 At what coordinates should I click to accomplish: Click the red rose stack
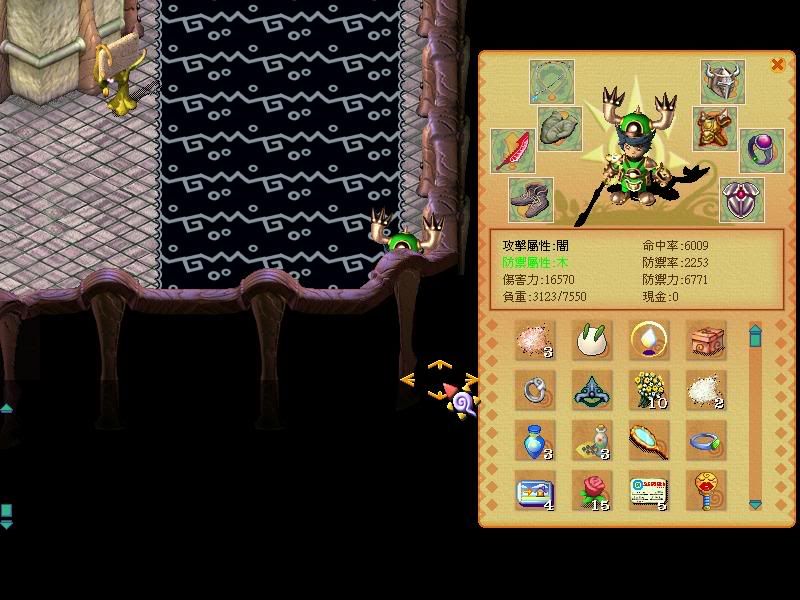[x=592, y=490]
